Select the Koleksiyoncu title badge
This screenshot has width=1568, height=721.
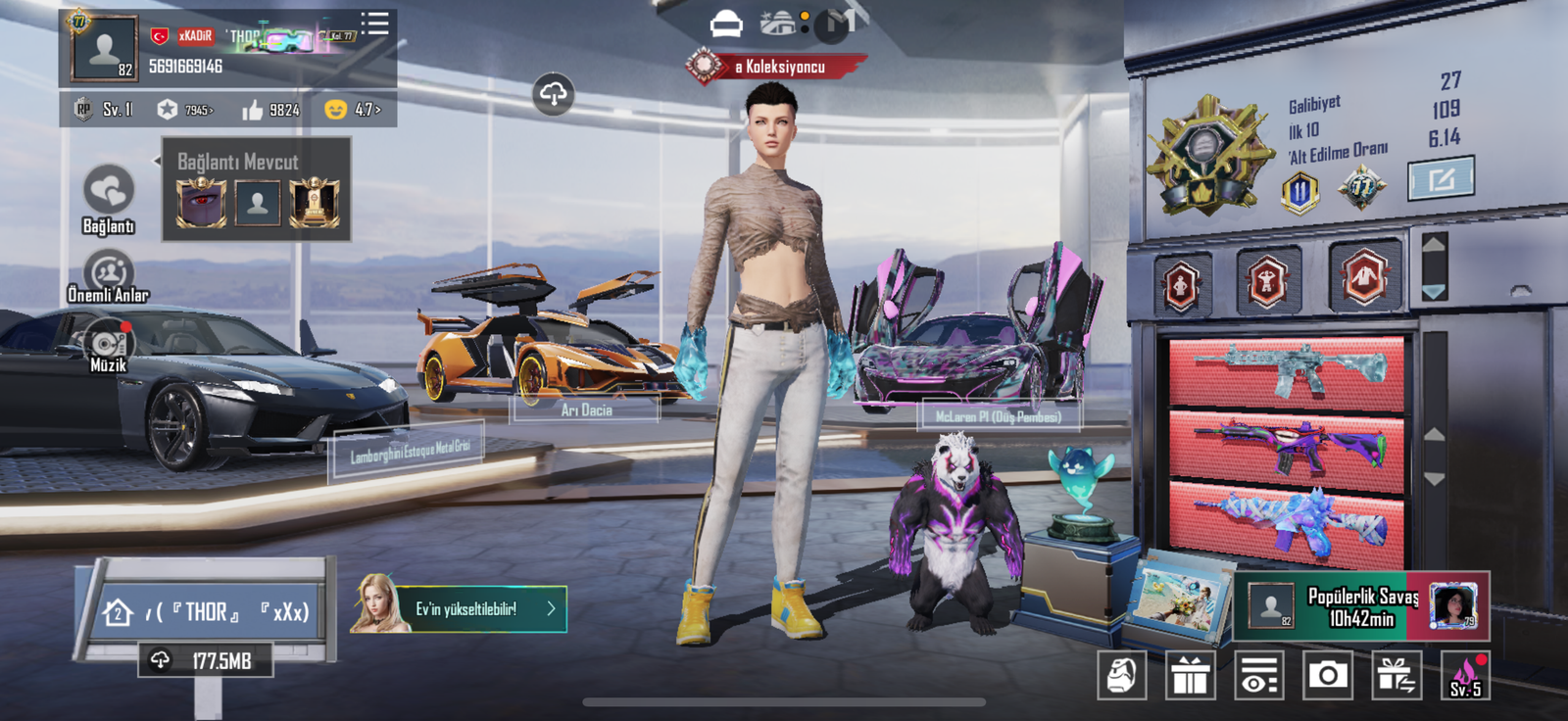coord(776,67)
